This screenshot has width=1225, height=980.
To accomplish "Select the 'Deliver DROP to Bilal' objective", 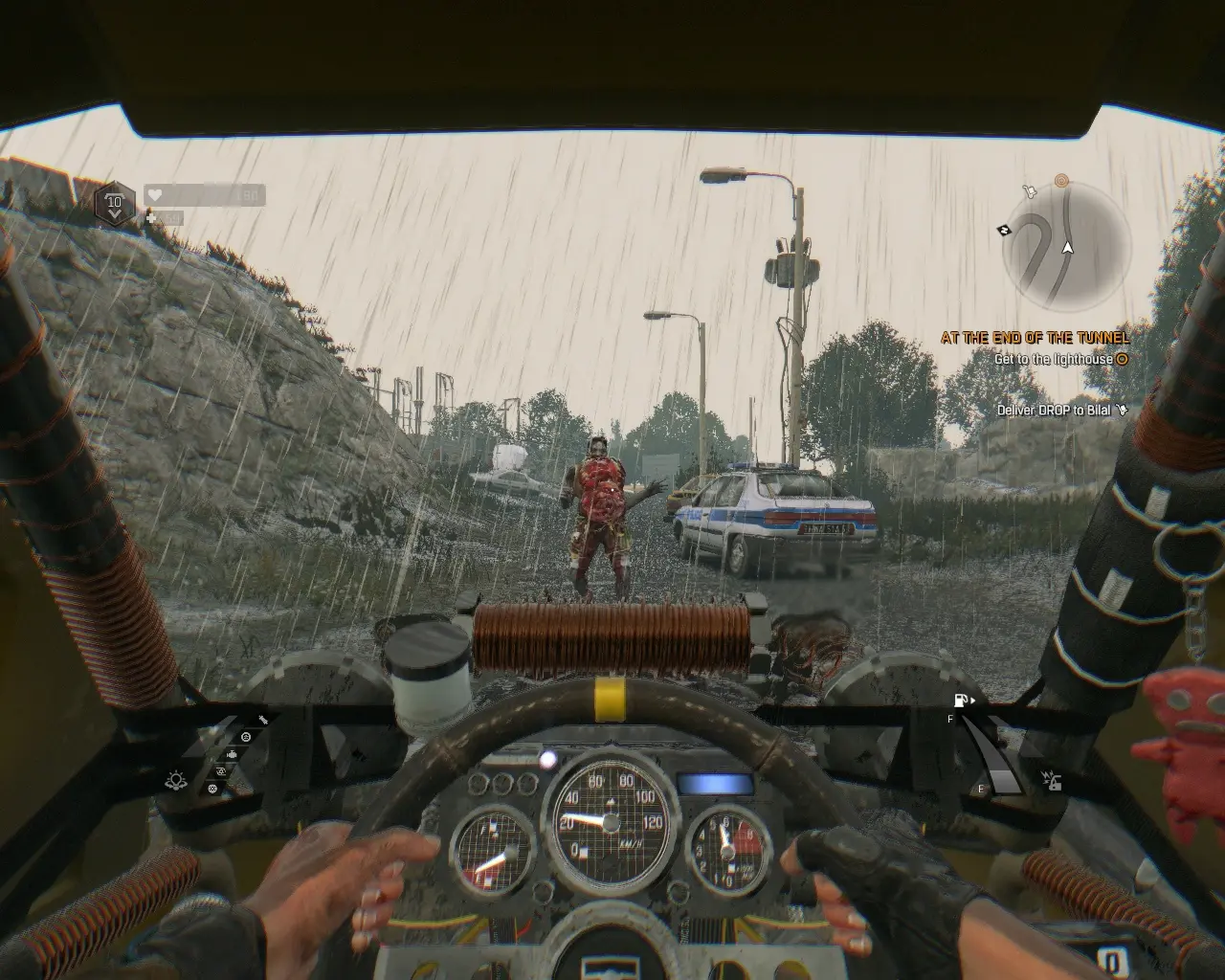I will [x=1054, y=410].
